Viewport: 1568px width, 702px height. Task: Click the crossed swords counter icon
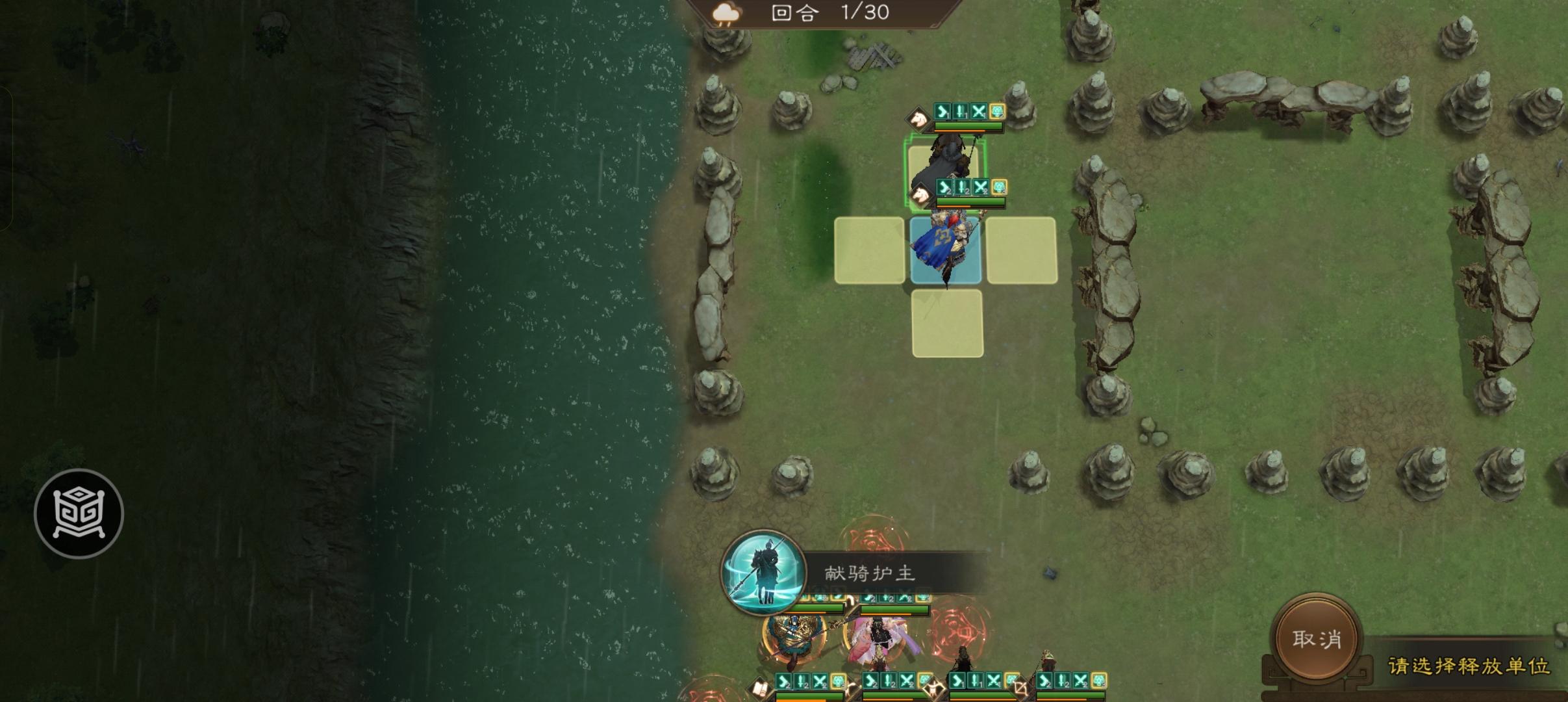coord(979,112)
